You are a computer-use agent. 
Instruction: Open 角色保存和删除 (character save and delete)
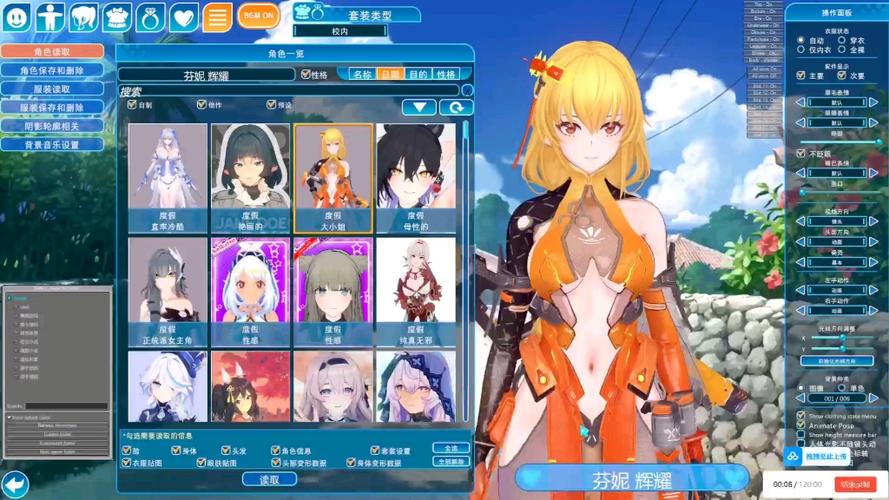point(52,71)
